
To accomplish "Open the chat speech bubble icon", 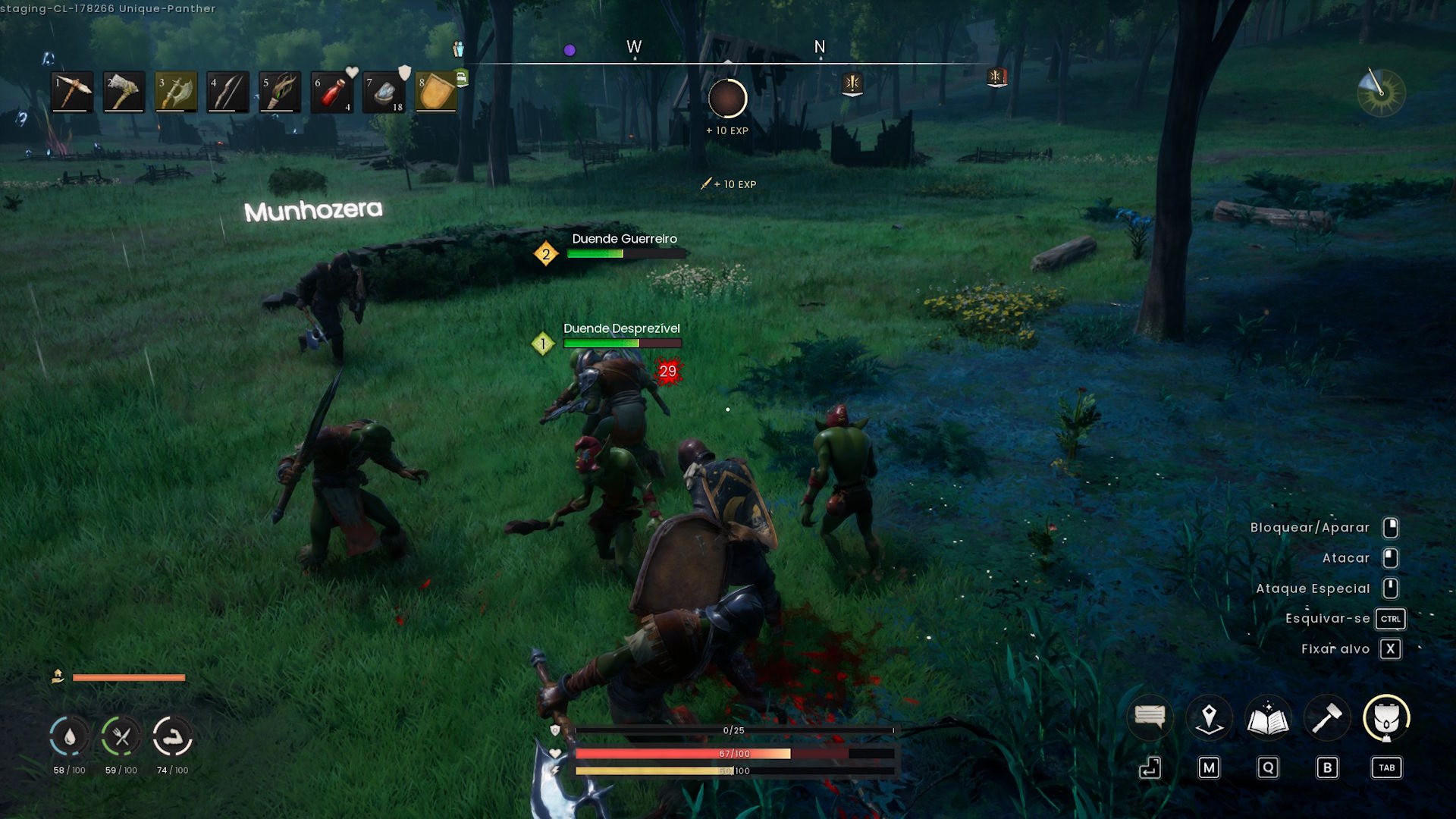I will 1150,717.
